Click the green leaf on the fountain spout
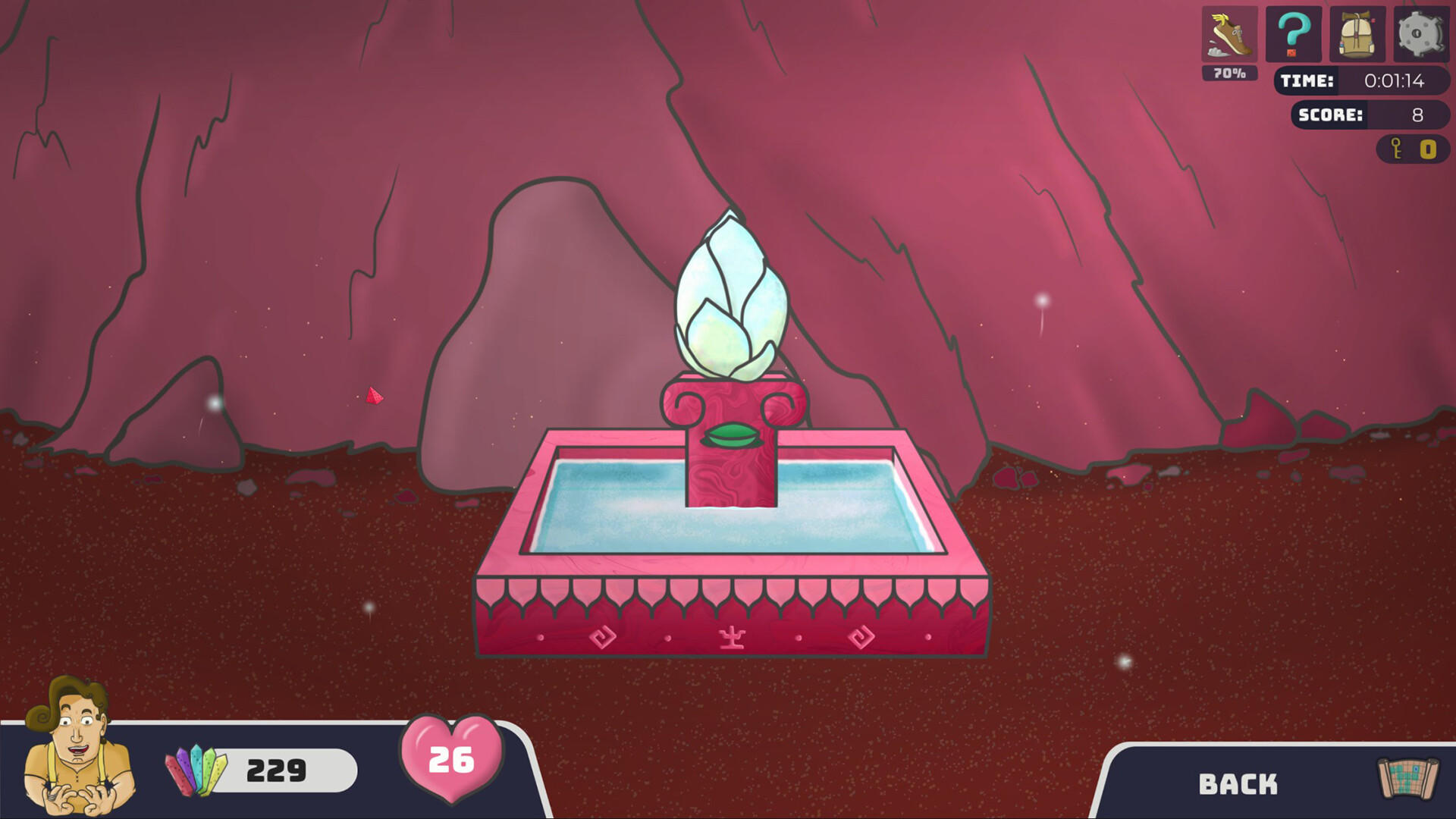Image resolution: width=1456 pixels, height=819 pixels. 734,436
